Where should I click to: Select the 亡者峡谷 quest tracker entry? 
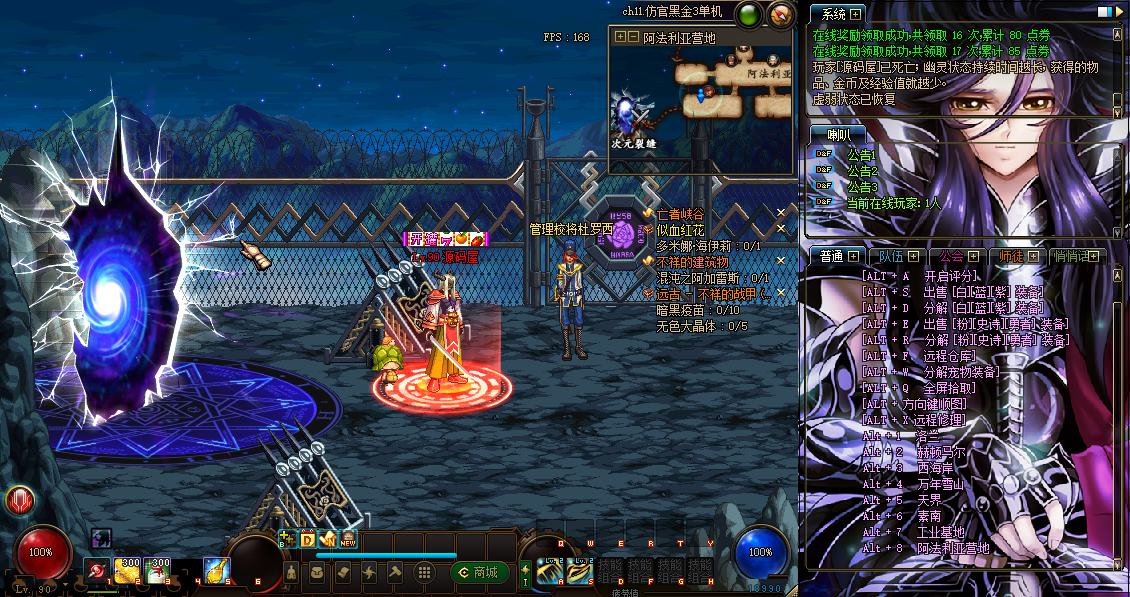point(680,214)
